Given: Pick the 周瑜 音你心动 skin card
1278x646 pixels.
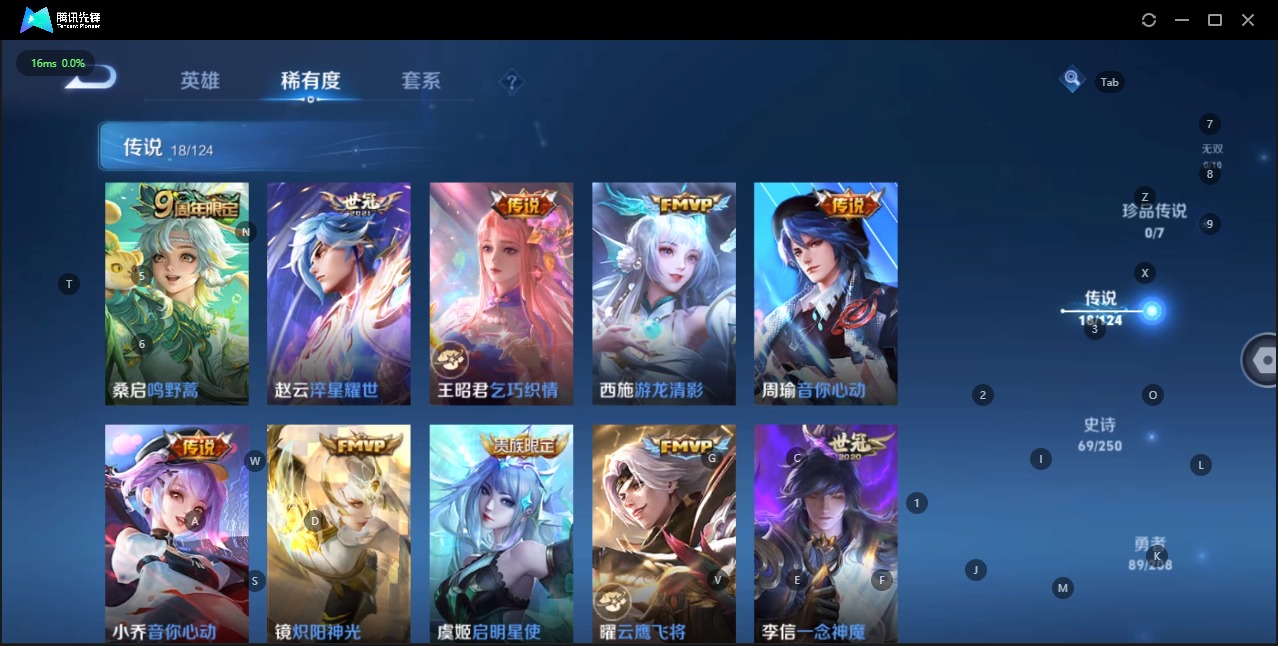Looking at the screenshot, I should (x=825, y=293).
